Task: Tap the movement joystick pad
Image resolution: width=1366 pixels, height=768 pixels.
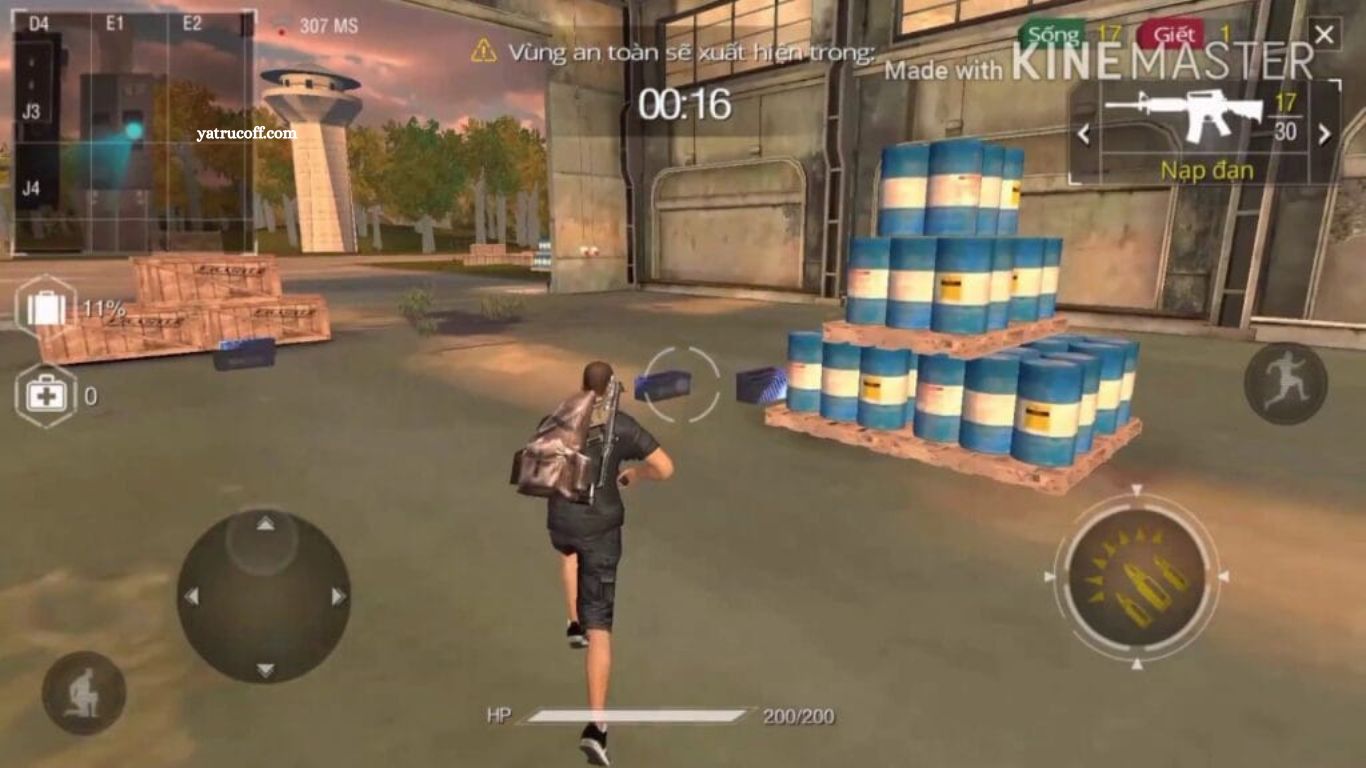Action: coord(264,596)
